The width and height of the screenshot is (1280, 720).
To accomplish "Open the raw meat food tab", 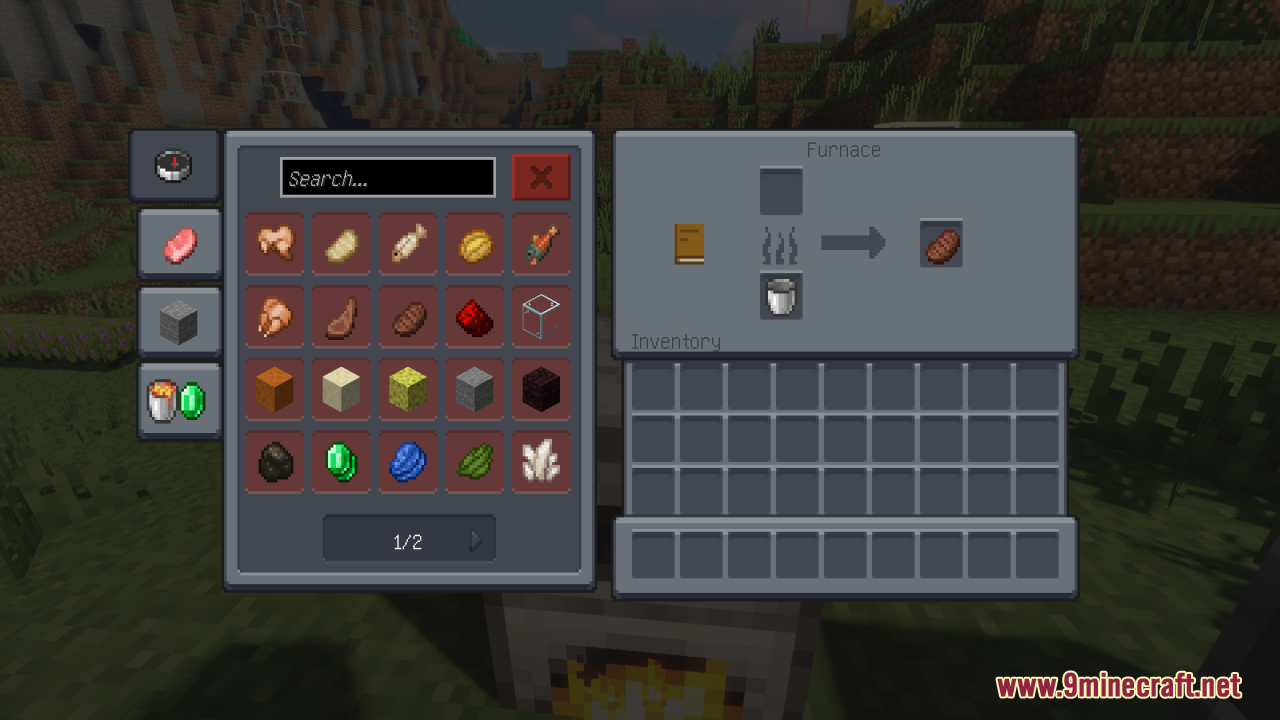I will [179, 243].
